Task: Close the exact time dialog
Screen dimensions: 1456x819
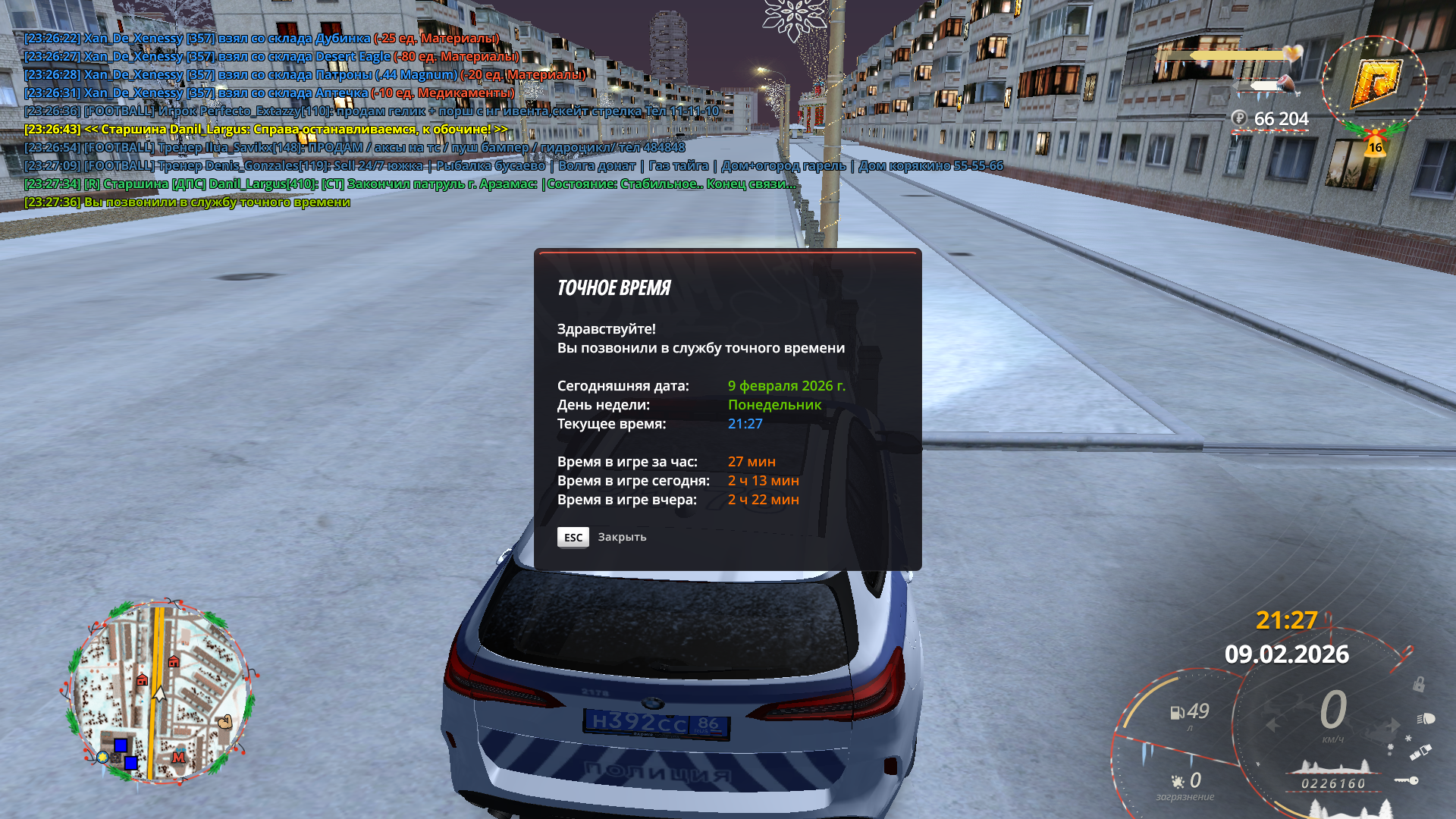Action: 573,537
